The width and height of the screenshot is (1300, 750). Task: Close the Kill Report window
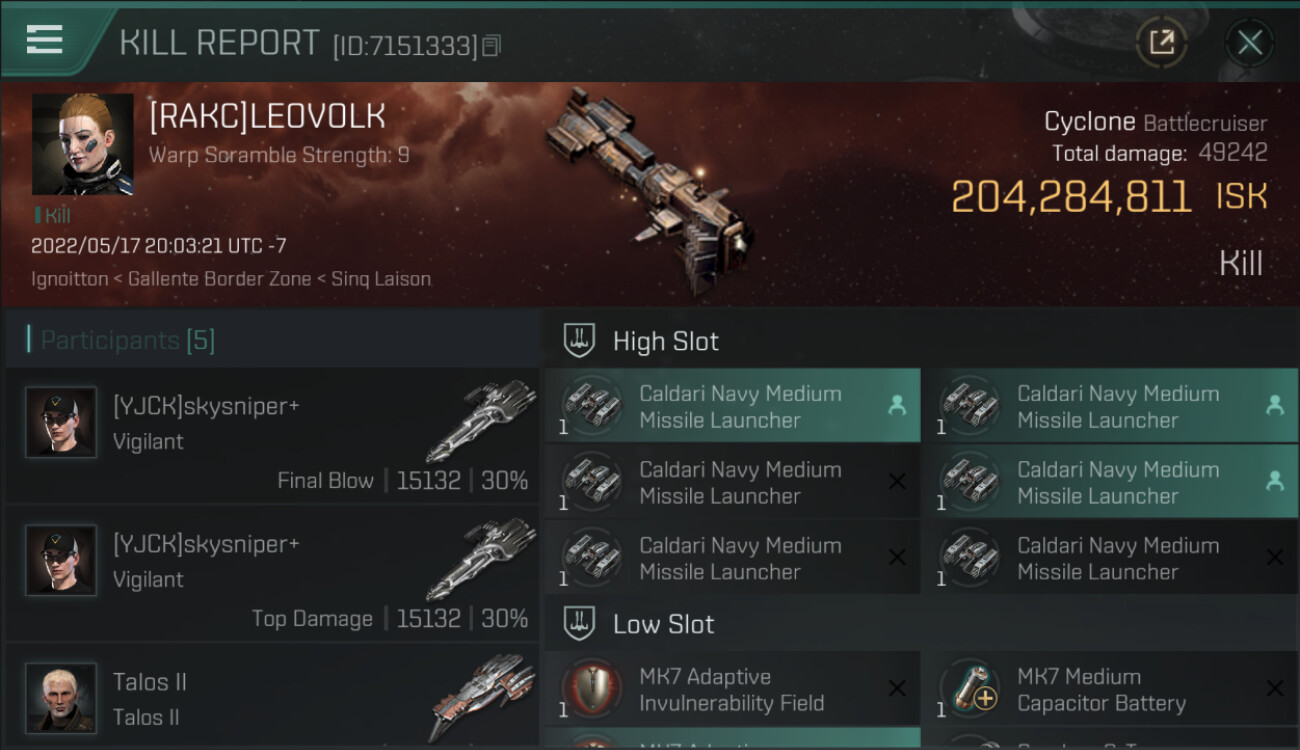point(1249,43)
